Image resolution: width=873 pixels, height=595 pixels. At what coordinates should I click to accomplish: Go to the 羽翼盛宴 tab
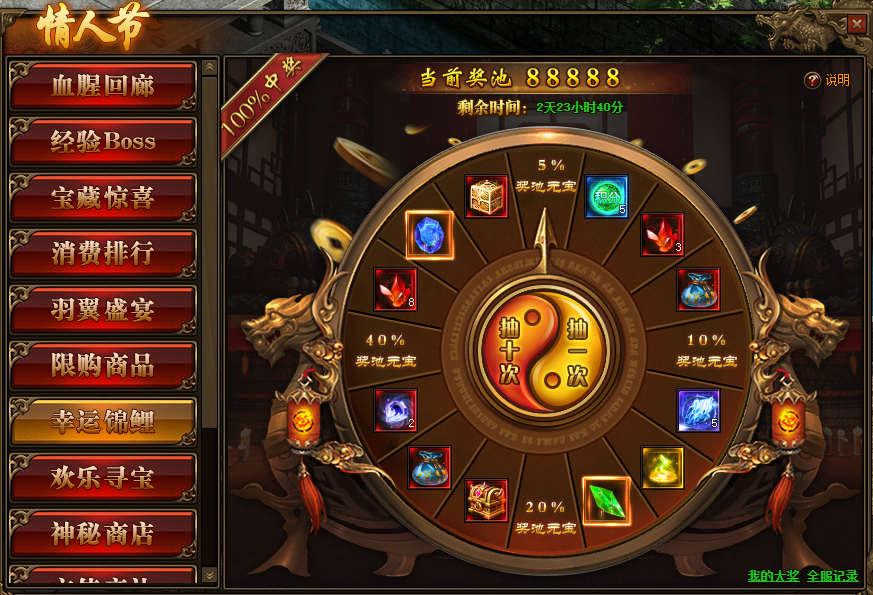103,310
